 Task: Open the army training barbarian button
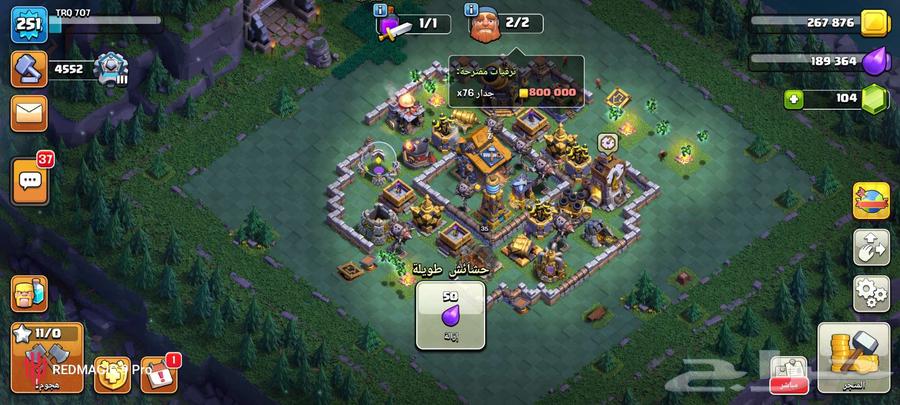pyautogui.click(x=30, y=294)
